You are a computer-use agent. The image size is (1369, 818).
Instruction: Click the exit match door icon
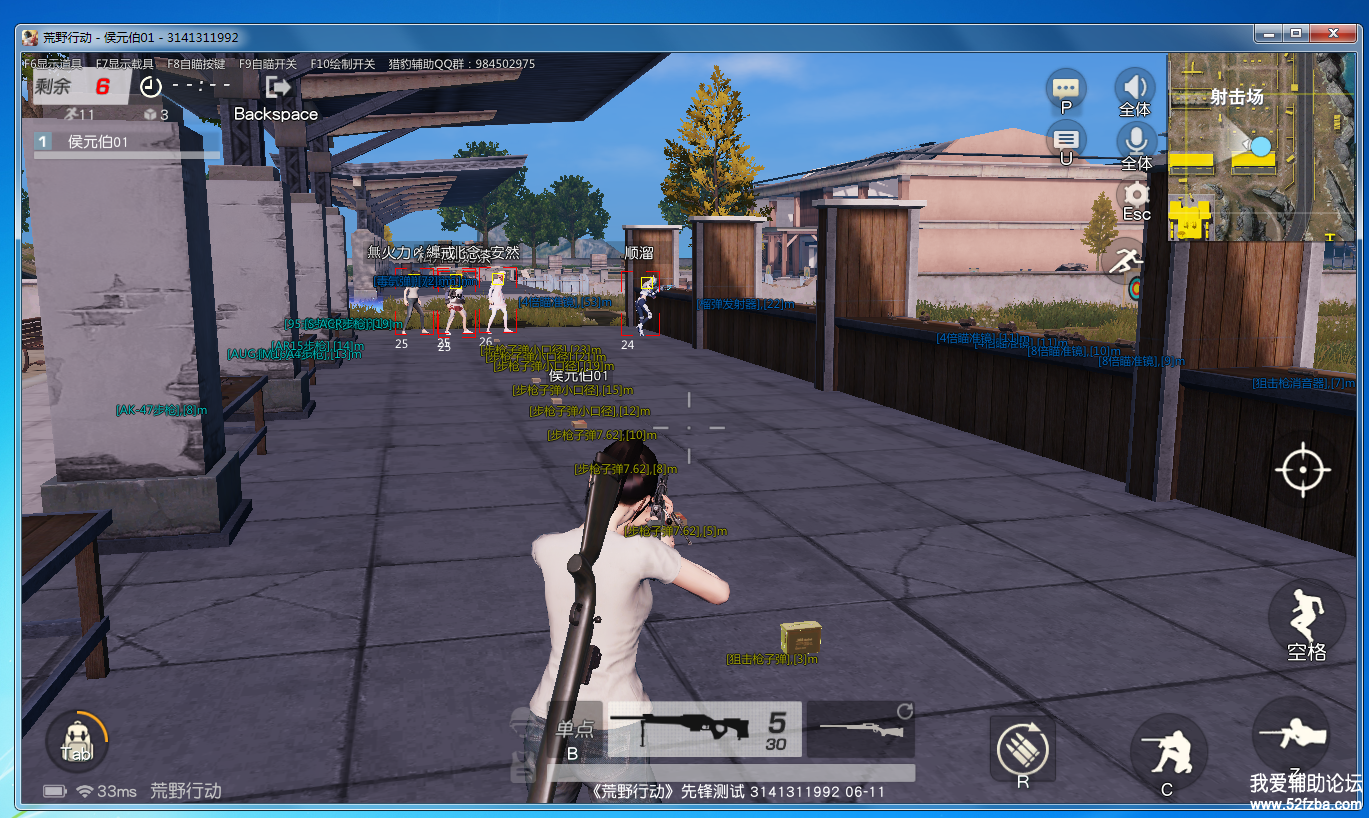(279, 87)
